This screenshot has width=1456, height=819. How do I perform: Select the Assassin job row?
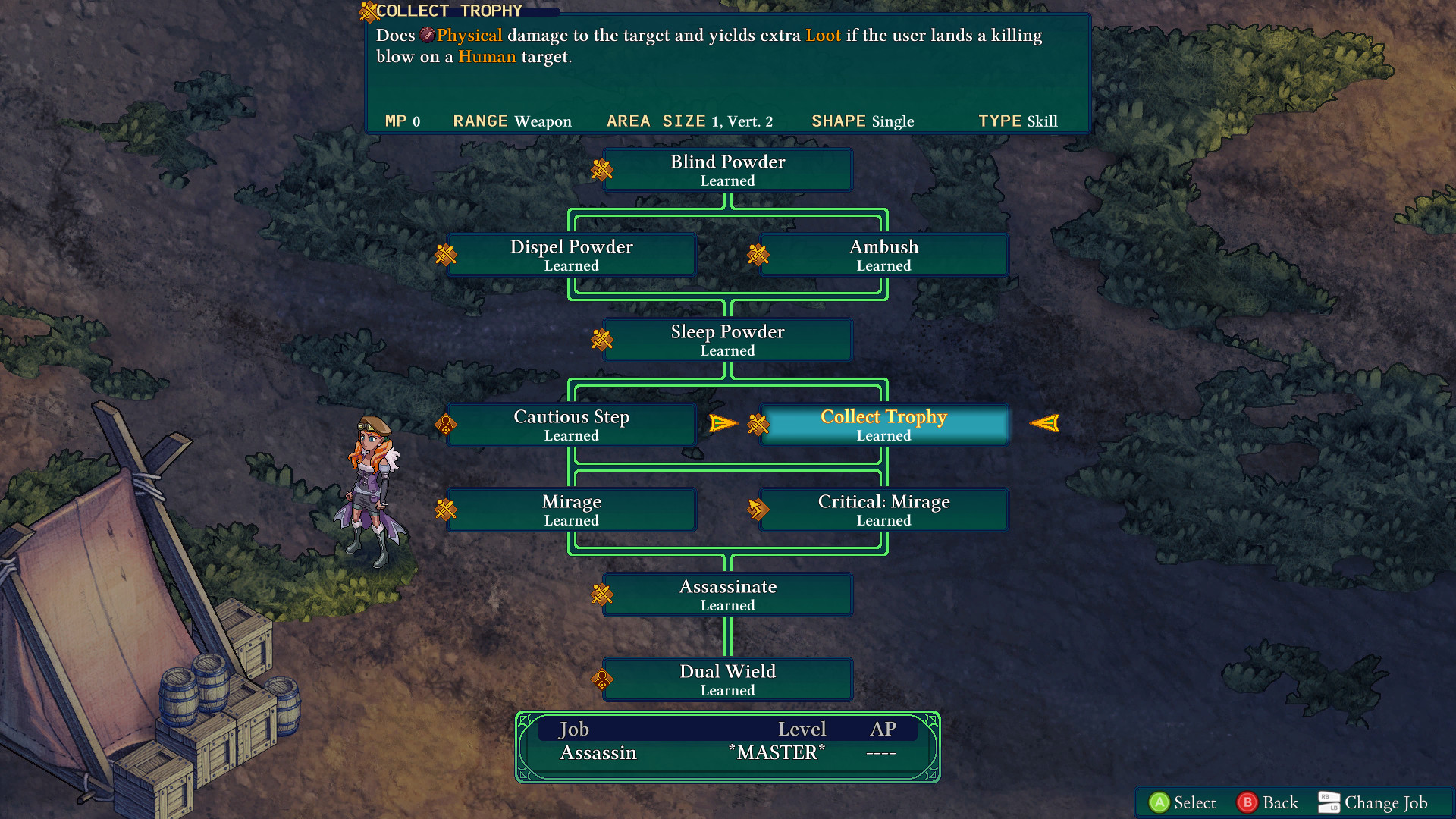598,752
